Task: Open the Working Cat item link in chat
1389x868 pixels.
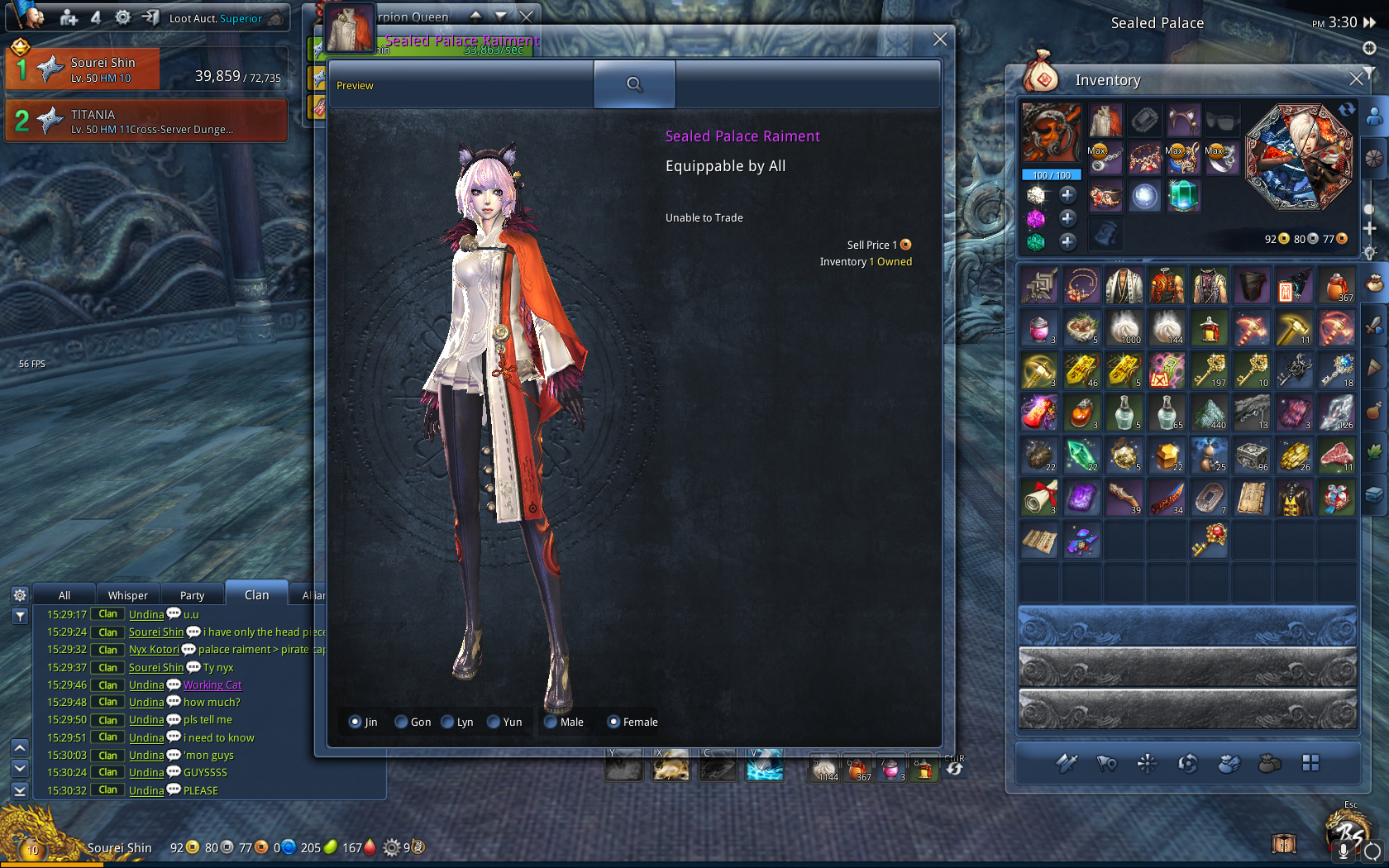Action: tap(212, 684)
